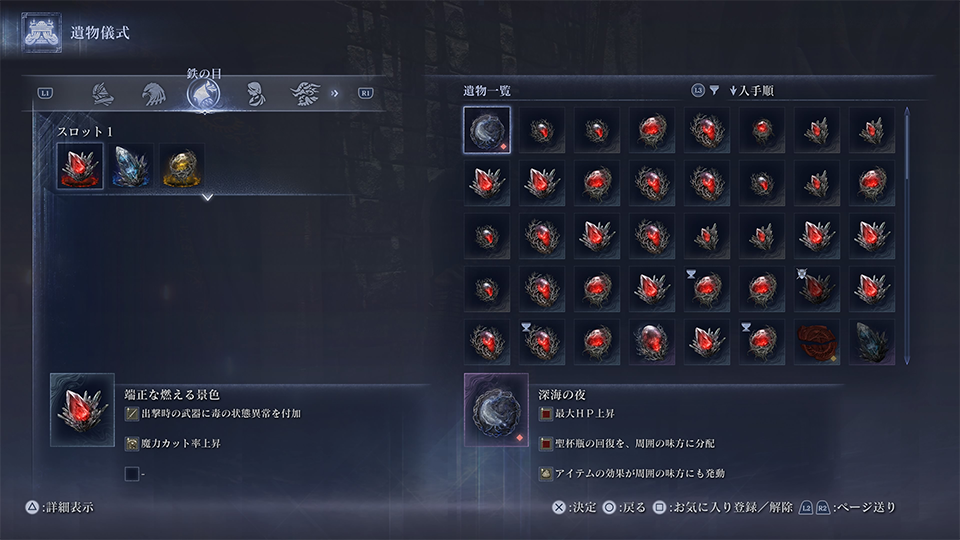Select the active 鉄の目 character tab
This screenshot has width=960, height=540.
204,94
